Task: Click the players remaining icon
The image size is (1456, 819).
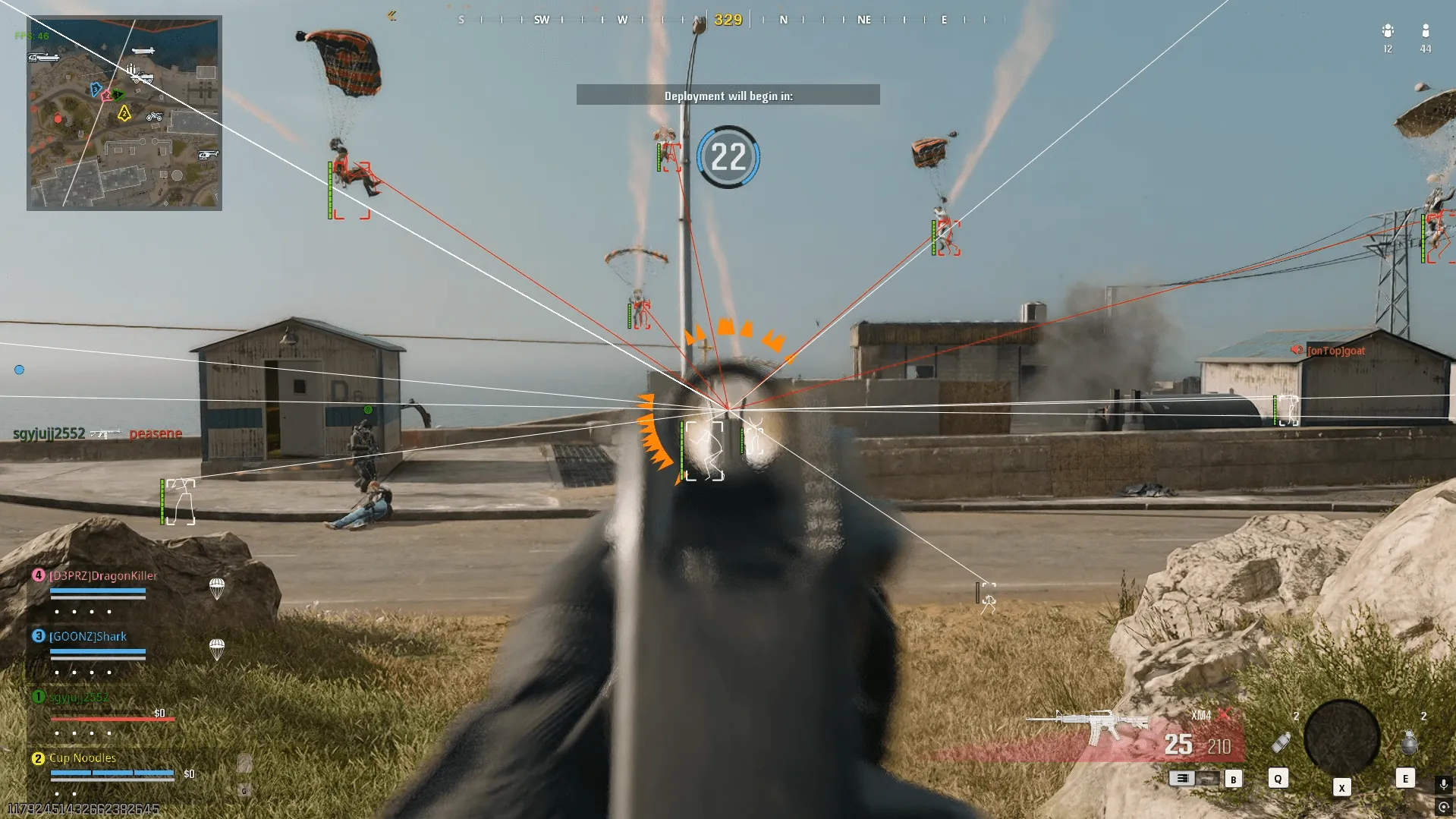Action: (1425, 31)
